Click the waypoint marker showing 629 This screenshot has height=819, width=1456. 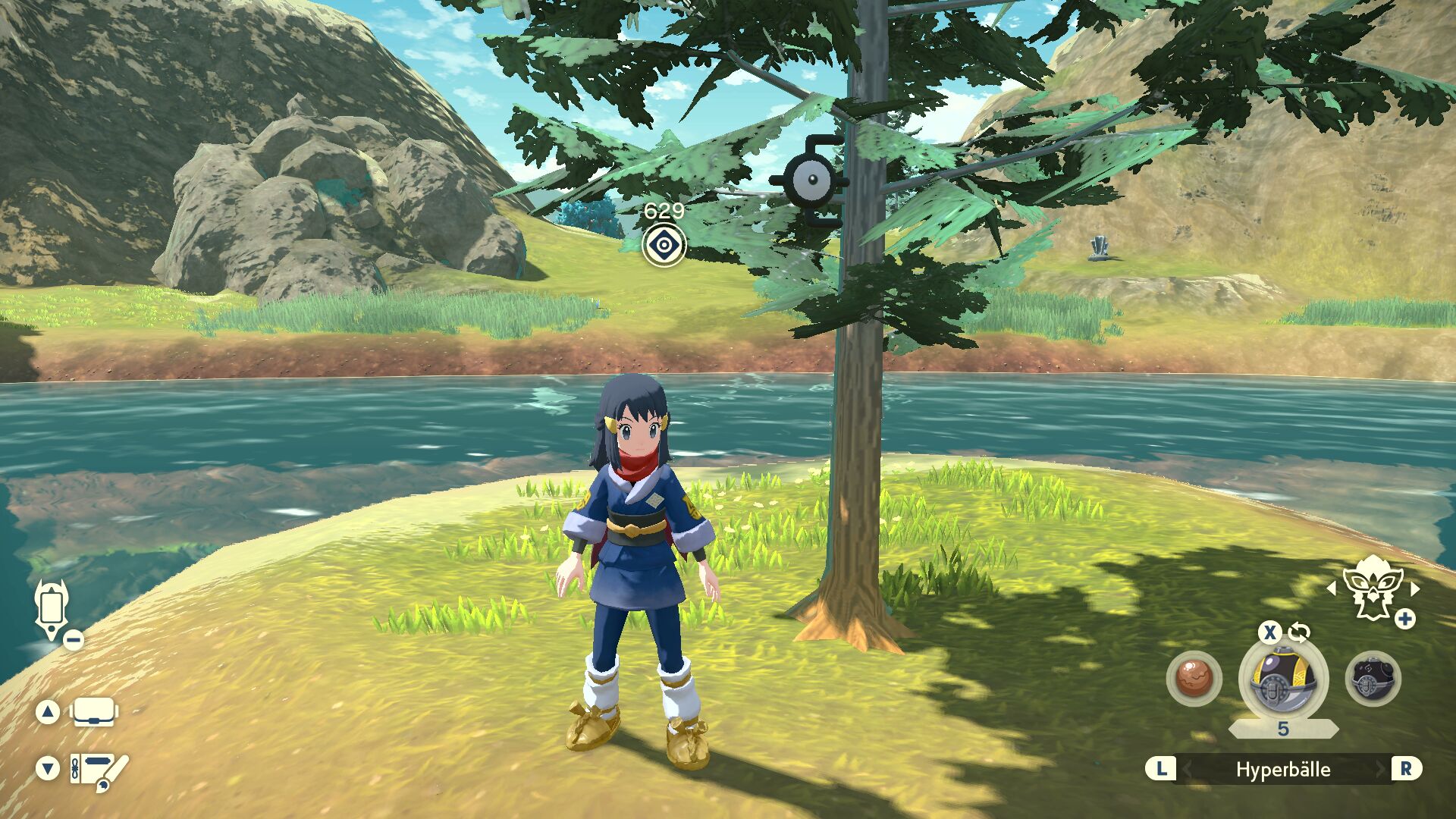664,245
